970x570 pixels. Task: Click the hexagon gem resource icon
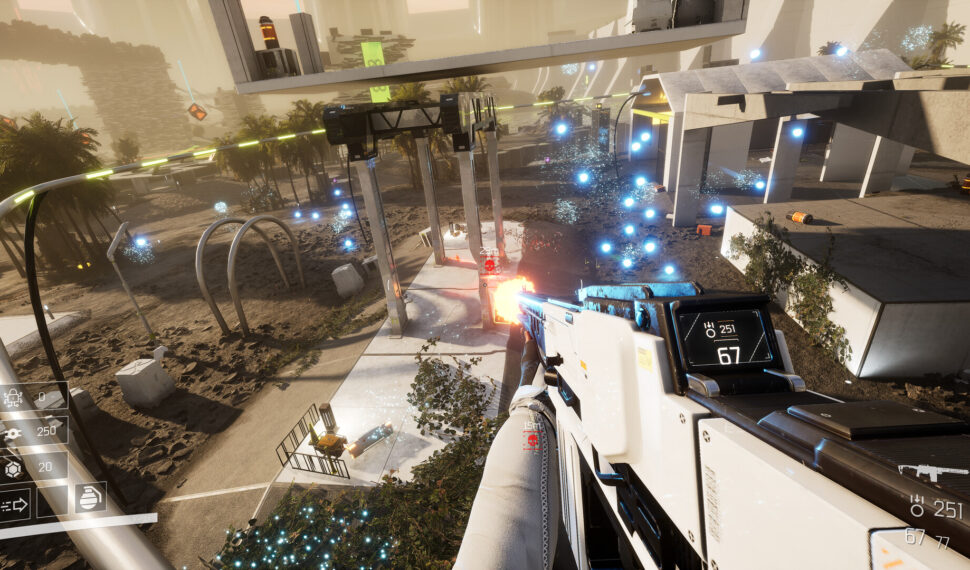coord(14,468)
